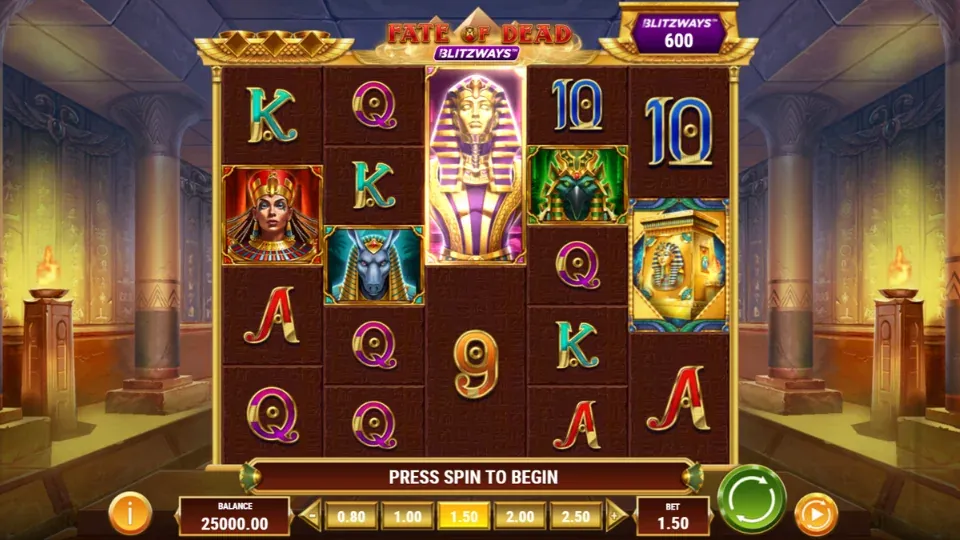Choose the 1.00 bet value
The height and width of the screenshot is (540, 960).
[x=407, y=515]
